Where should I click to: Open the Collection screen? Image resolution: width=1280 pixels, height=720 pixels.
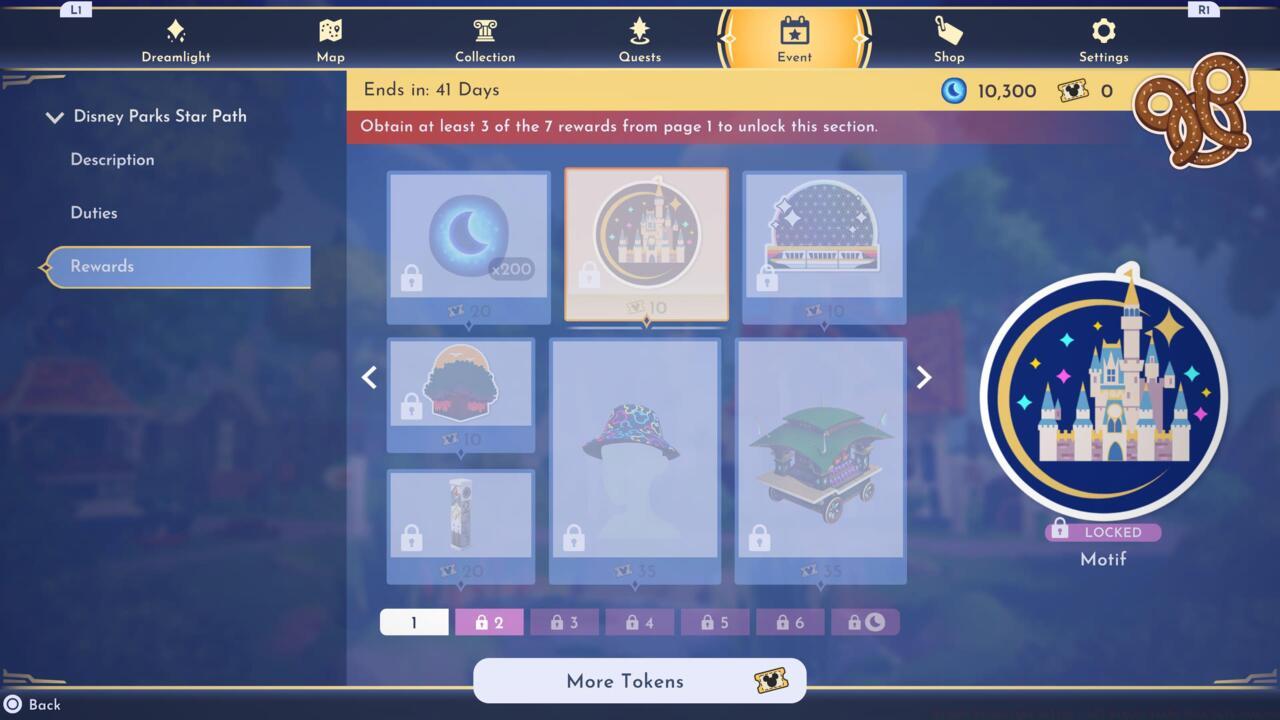pos(485,38)
